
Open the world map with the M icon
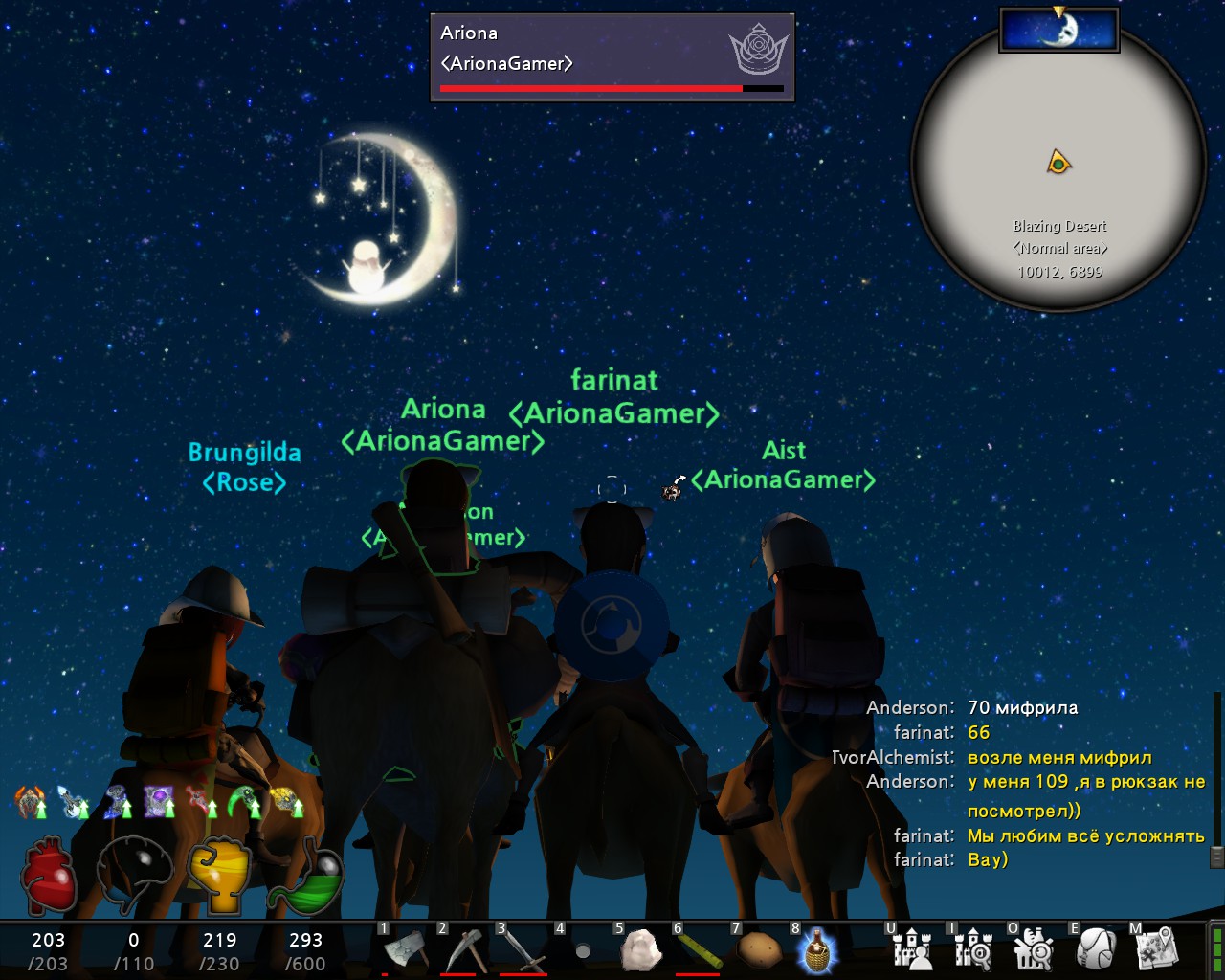1158,949
